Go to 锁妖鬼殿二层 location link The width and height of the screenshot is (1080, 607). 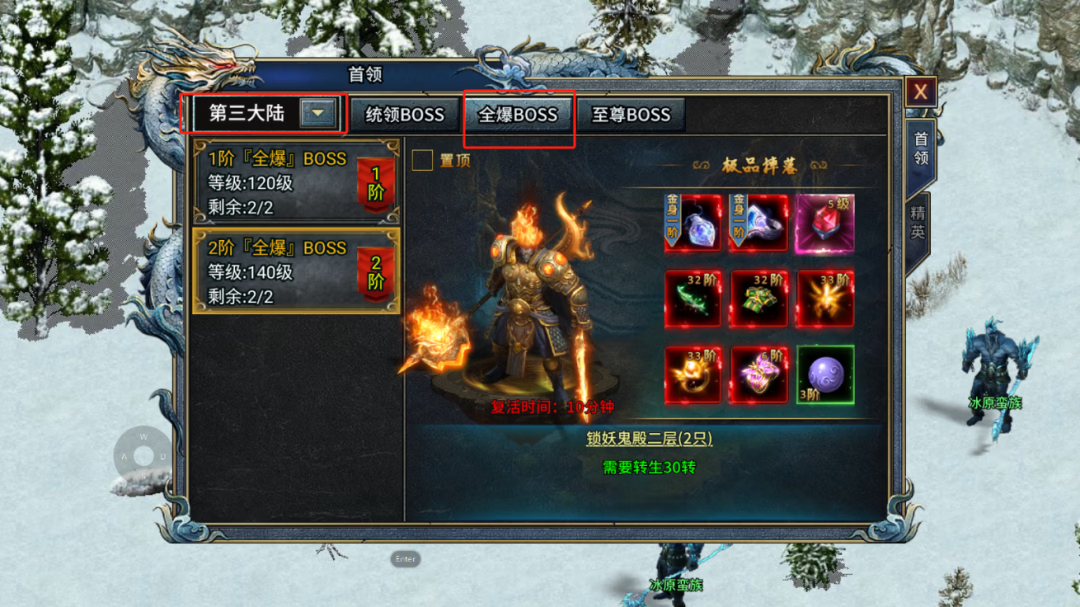[649, 439]
